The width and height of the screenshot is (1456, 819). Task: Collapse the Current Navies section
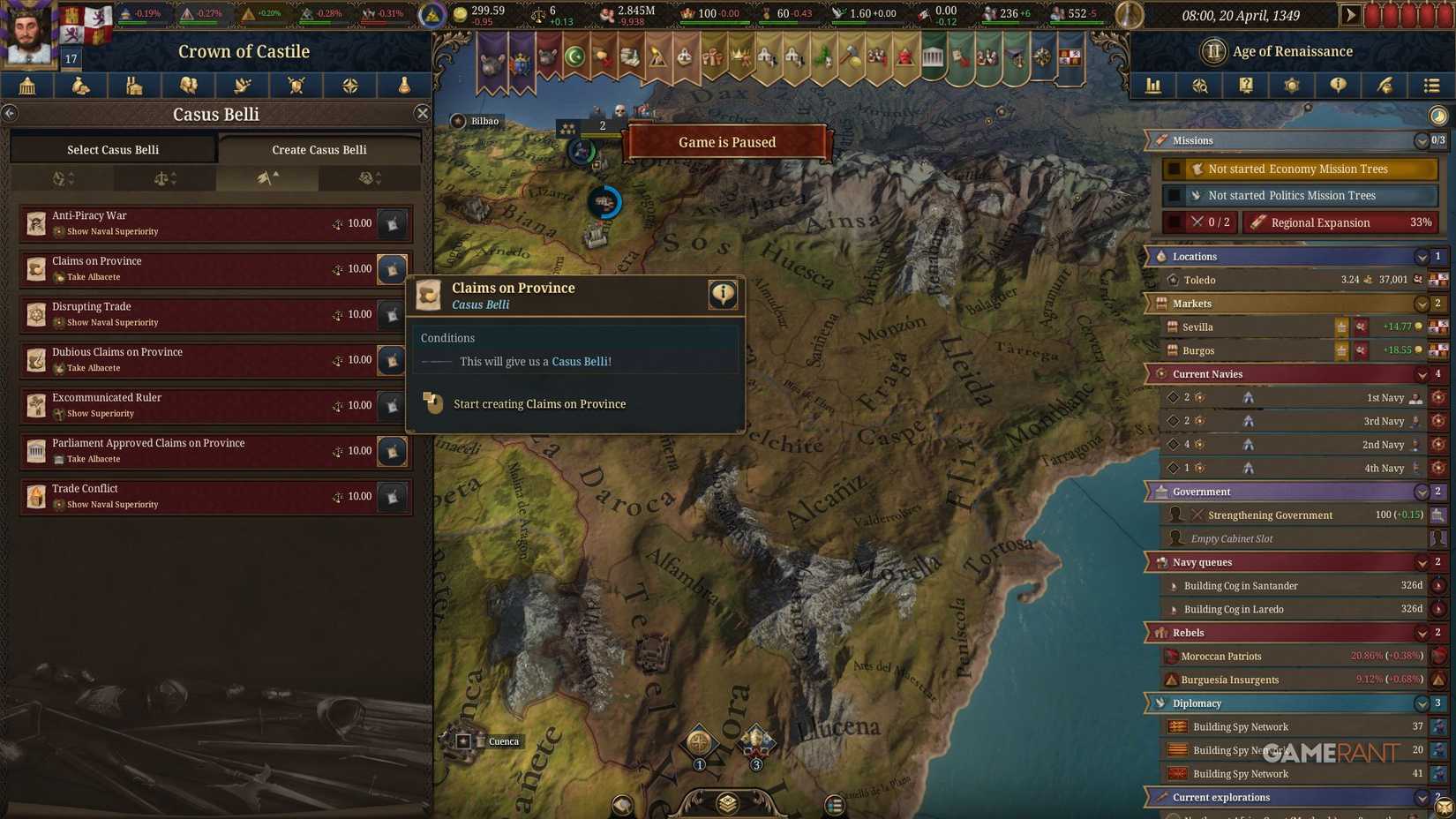pos(1422,373)
